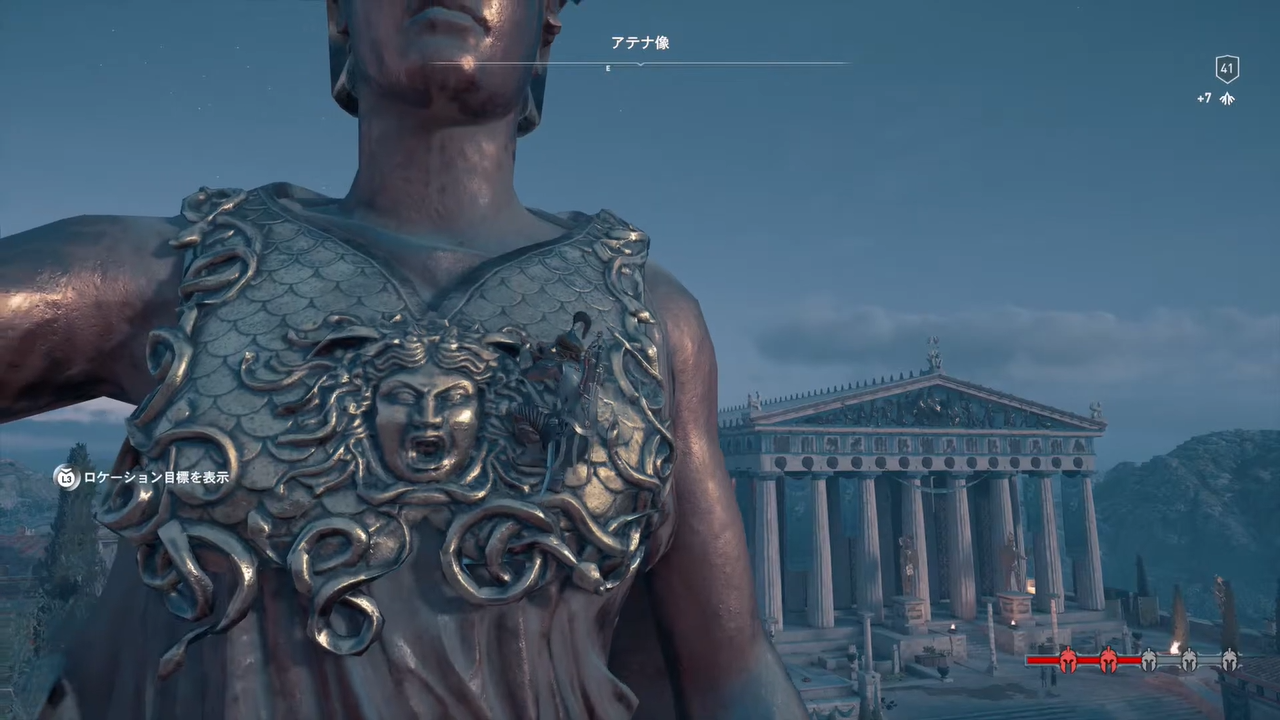Select the level 41 shield badge
The width and height of the screenshot is (1280, 720).
tap(1227, 69)
